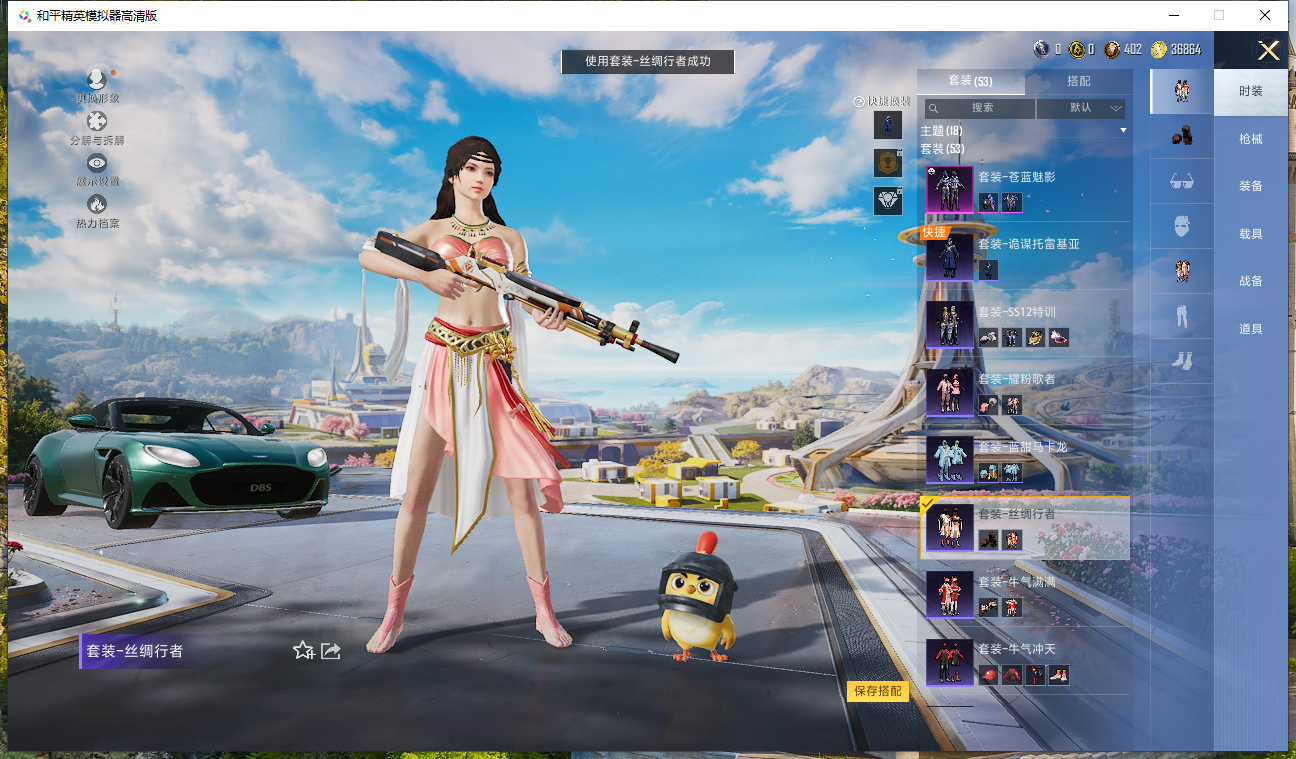Select the 载具 category
The width and height of the screenshot is (1296, 759).
coord(1250,234)
